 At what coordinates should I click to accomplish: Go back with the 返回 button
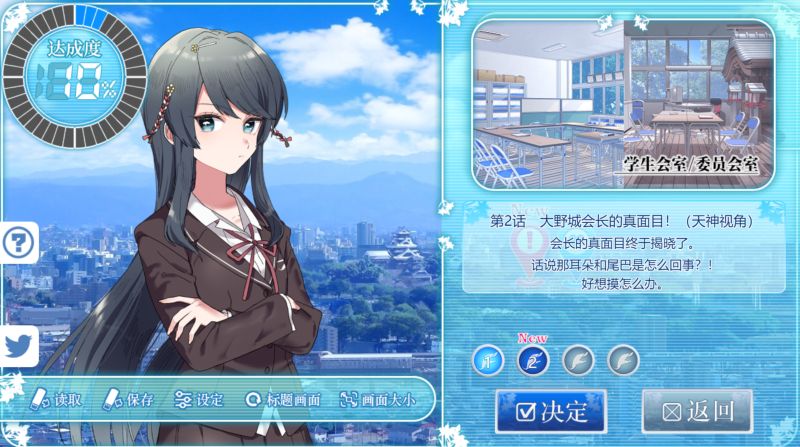coord(696,411)
